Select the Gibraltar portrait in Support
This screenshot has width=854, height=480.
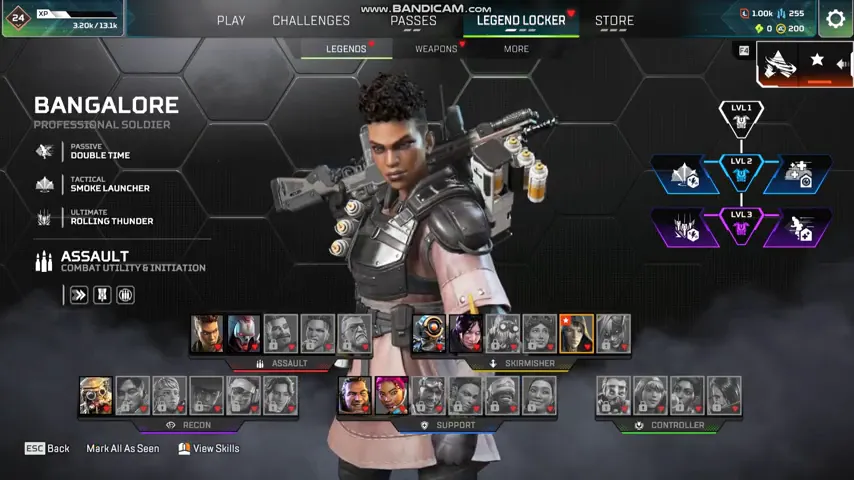click(354, 396)
